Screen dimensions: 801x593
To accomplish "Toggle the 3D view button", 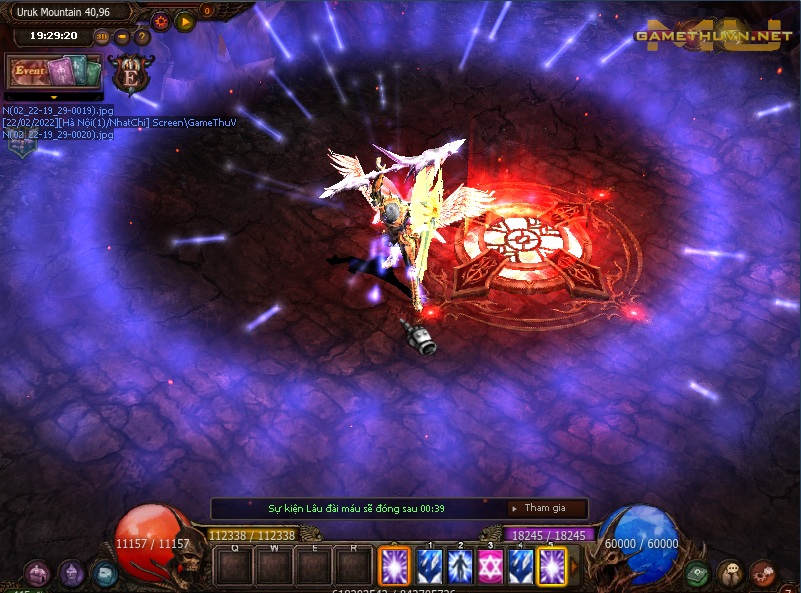I will pos(102,37).
